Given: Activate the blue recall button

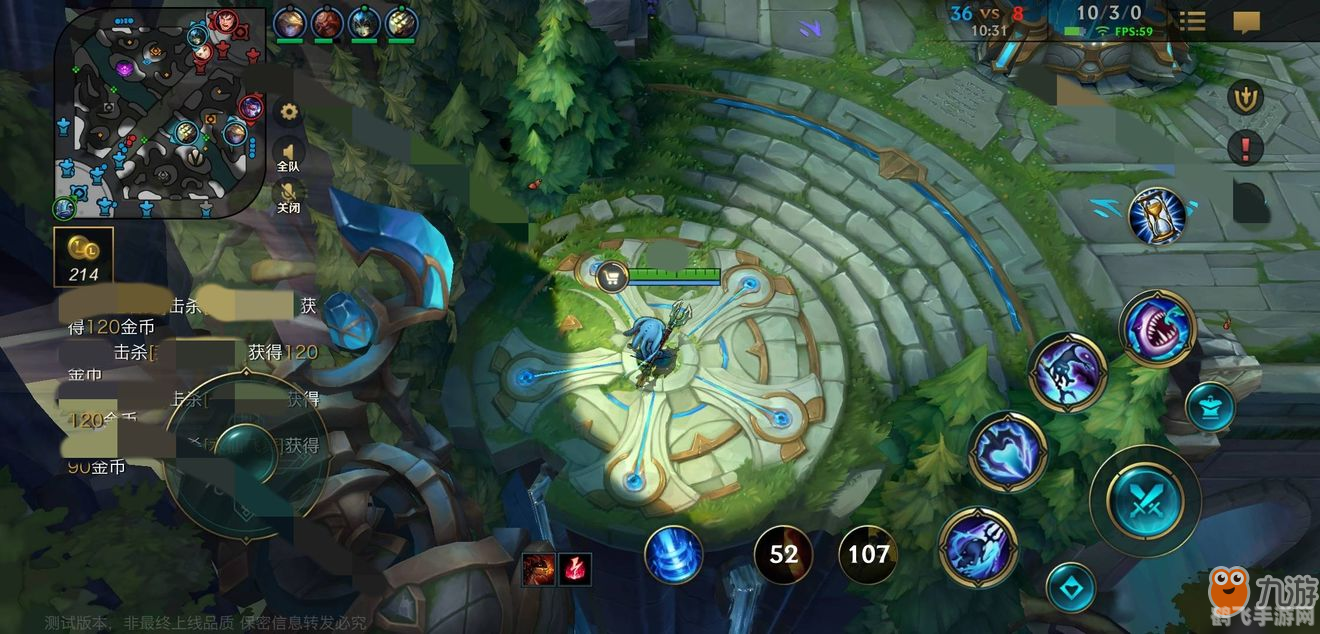Looking at the screenshot, I should click(x=673, y=555).
